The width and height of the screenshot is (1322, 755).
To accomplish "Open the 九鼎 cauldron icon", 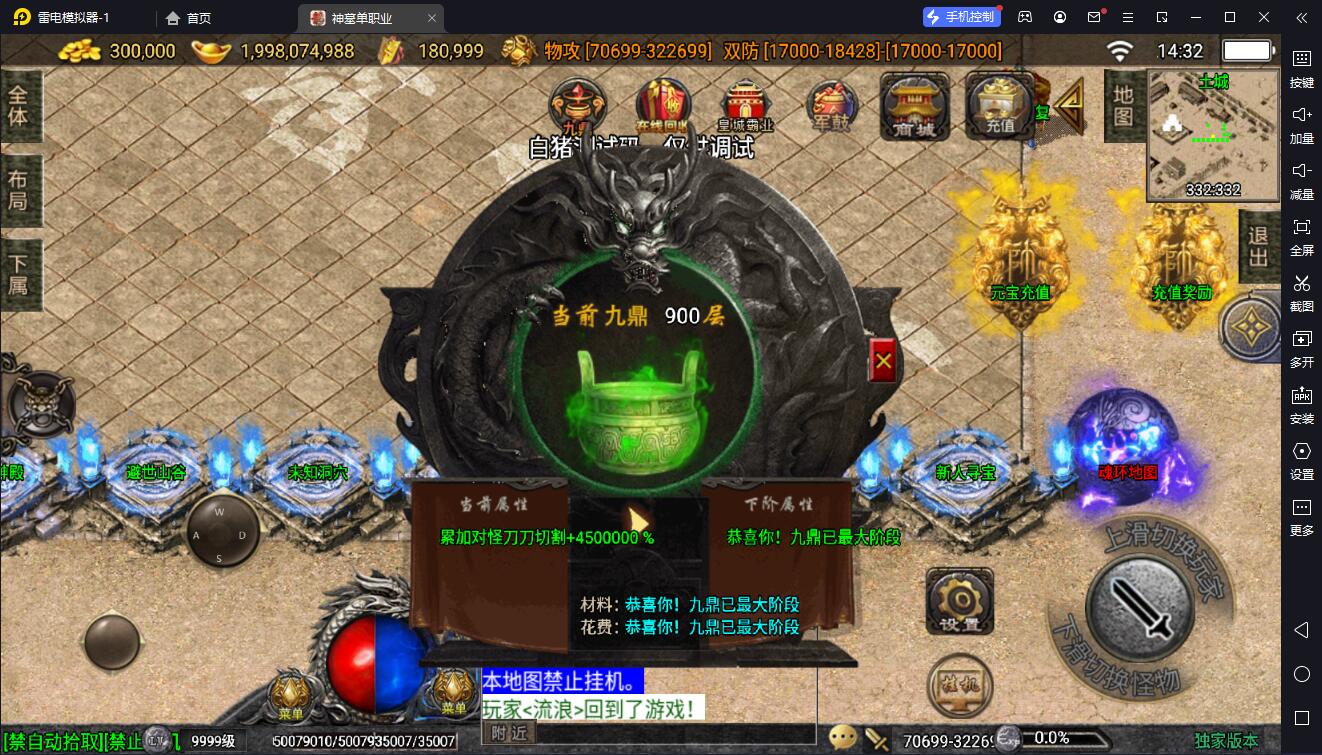I will click(x=575, y=106).
